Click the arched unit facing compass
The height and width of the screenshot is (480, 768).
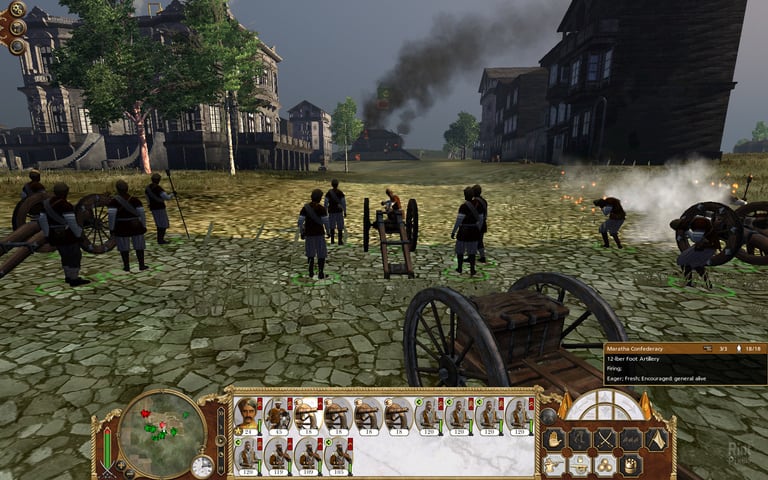click(605, 405)
